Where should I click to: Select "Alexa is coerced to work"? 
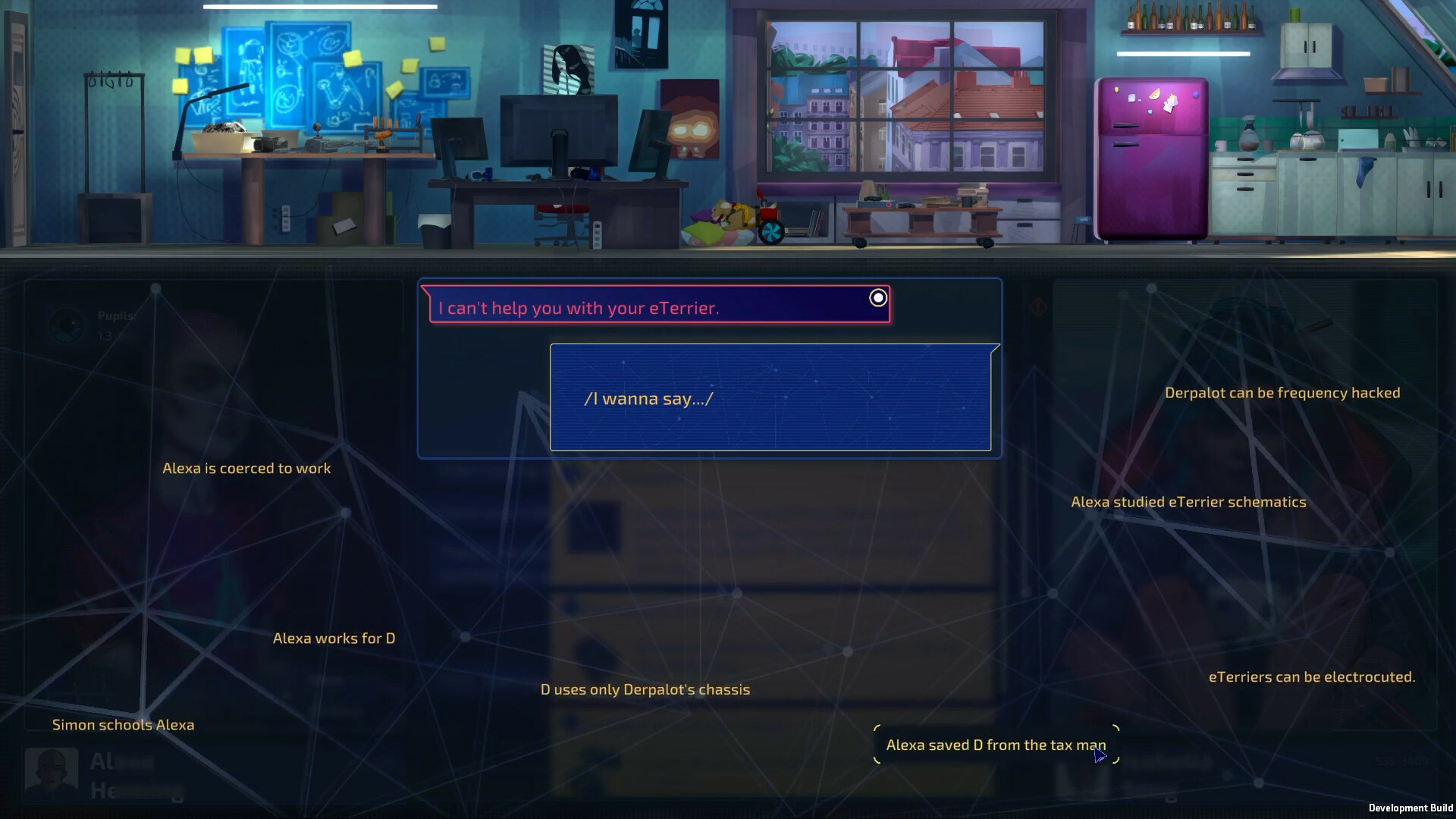[x=246, y=468]
